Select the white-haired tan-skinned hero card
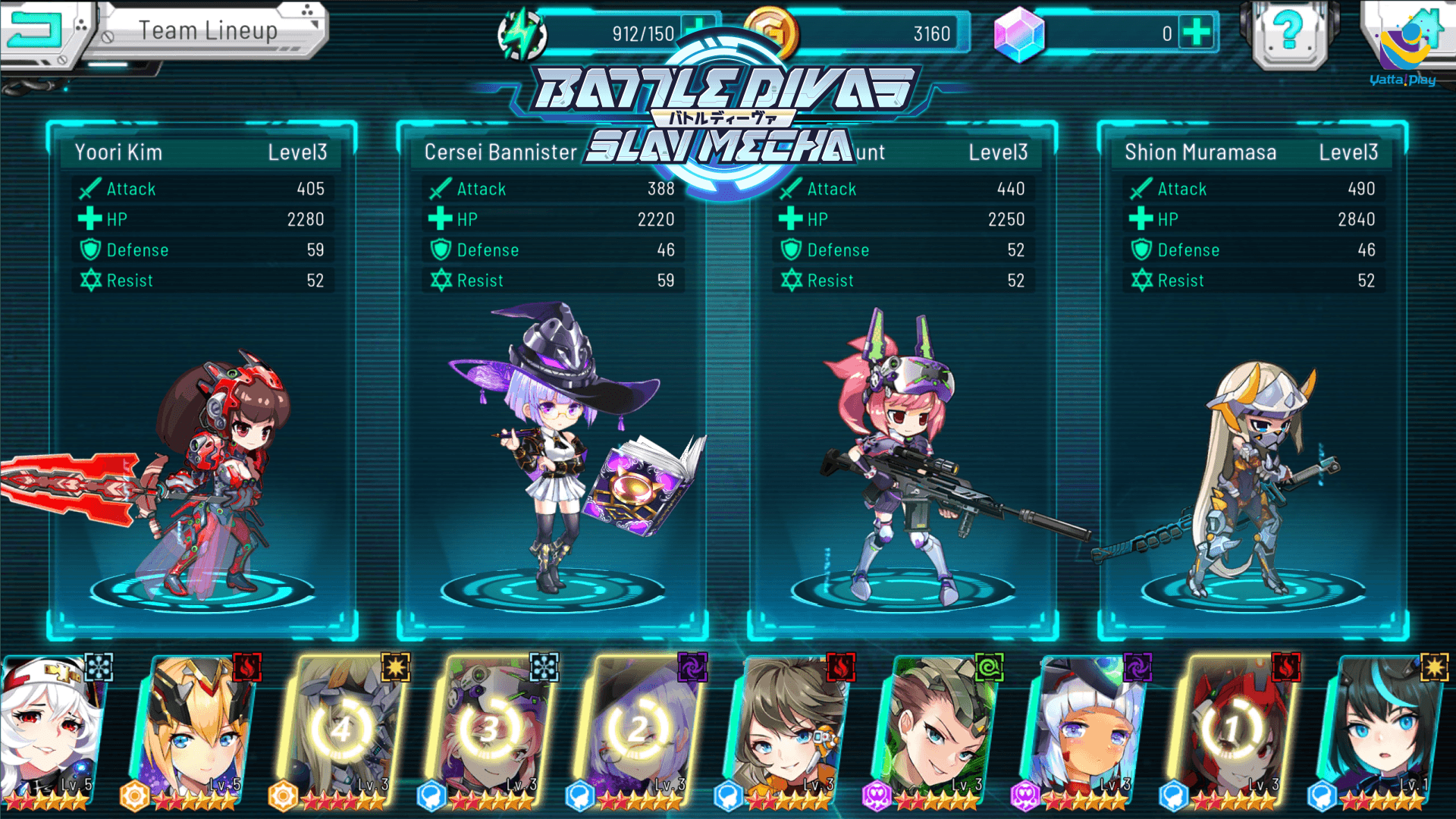This screenshot has height=819, width=1456. (x=1086, y=732)
